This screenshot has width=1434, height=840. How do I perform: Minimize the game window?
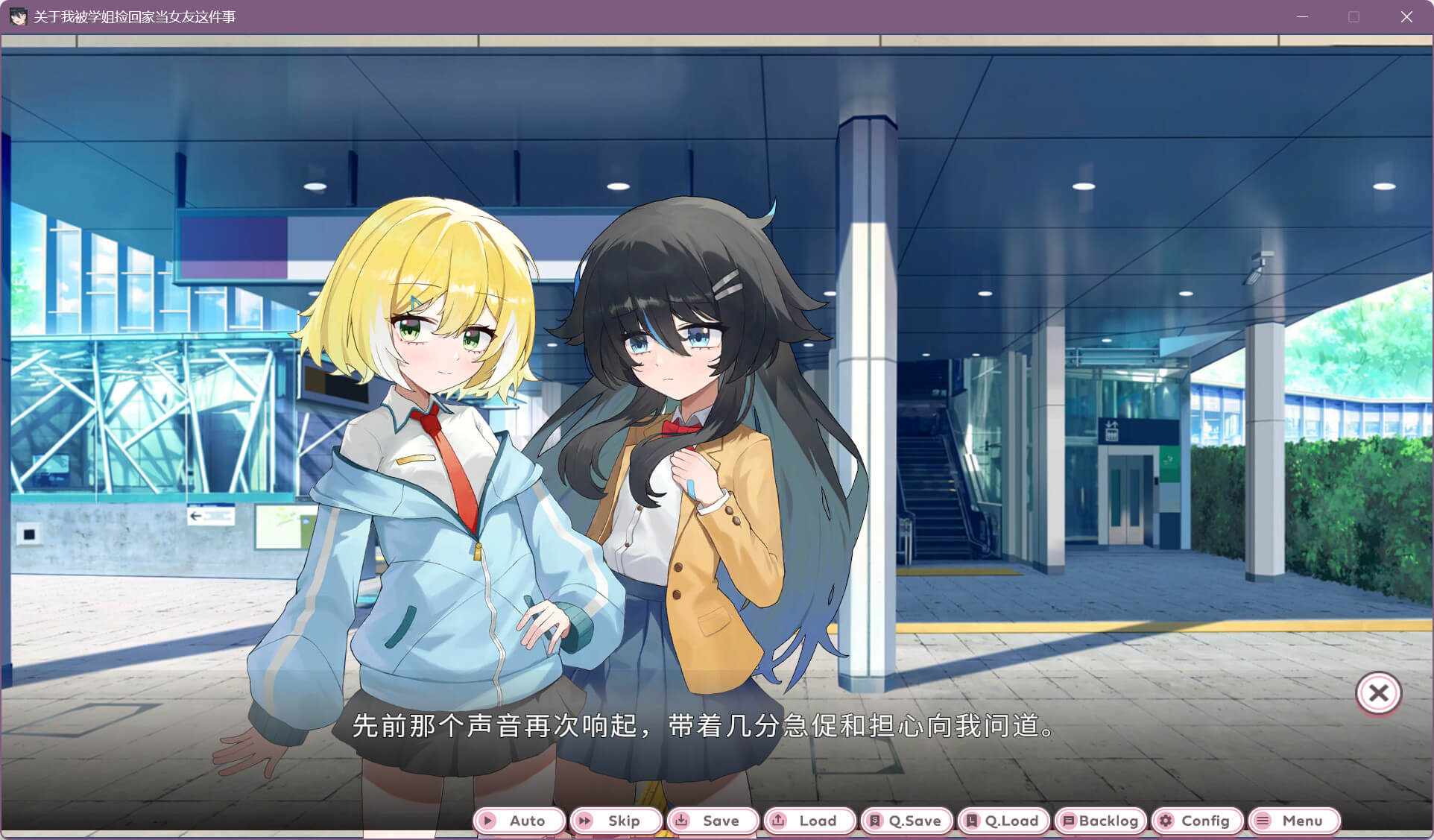click(1302, 16)
